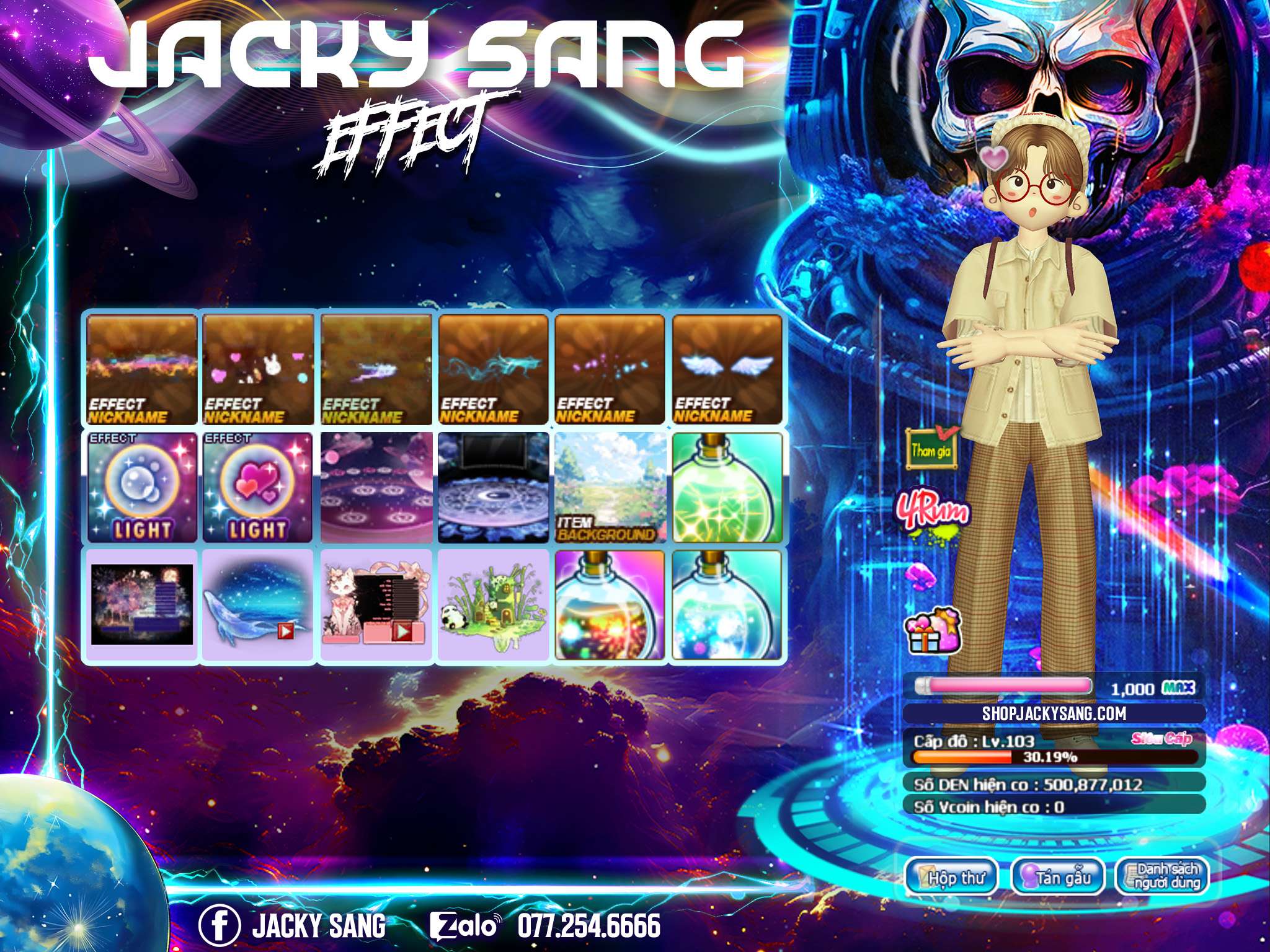Screen dimensions: 1270x952
Task: Choose the rainbow fireworks potion bottle
Action: pyautogui.click(x=610, y=605)
